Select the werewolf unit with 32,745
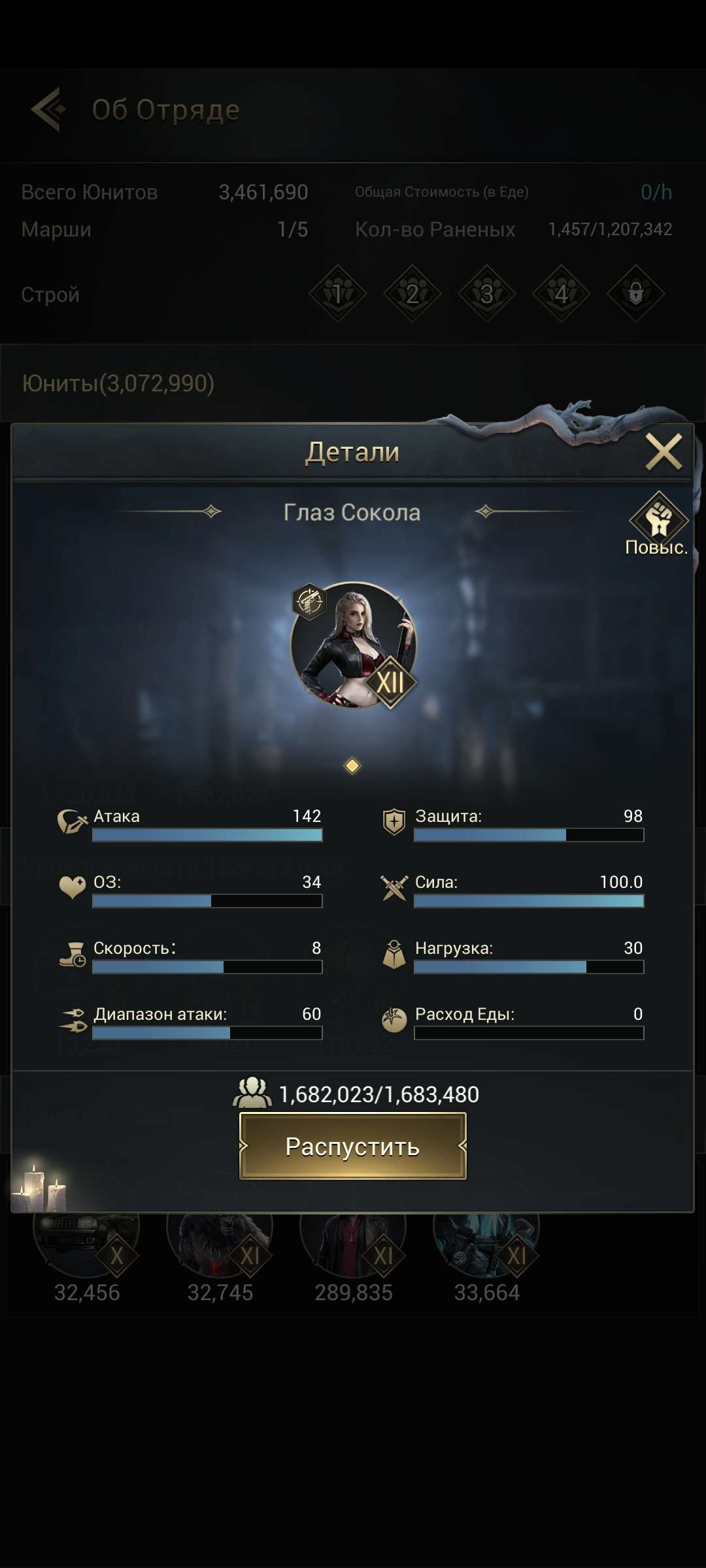Viewport: 706px width, 1568px height. coord(220,1241)
